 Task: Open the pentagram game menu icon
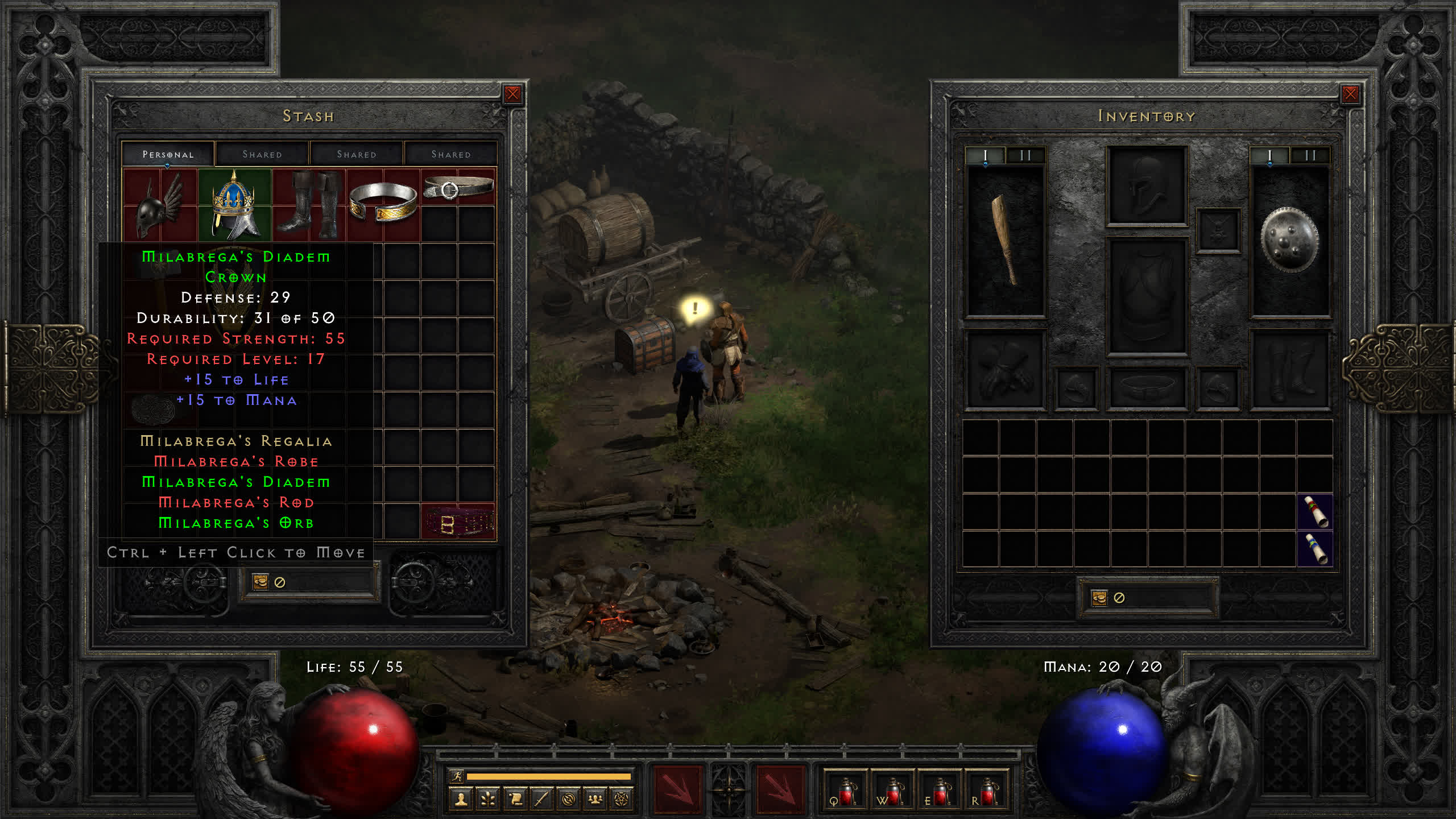pyautogui.click(x=622, y=800)
